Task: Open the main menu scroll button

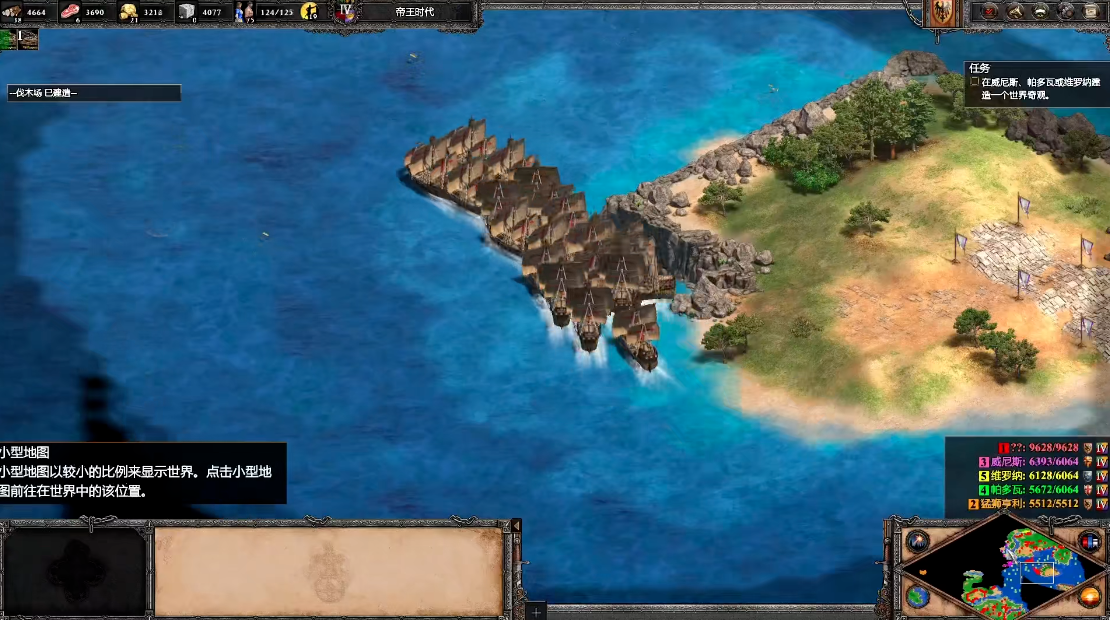Action: (1092, 12)
